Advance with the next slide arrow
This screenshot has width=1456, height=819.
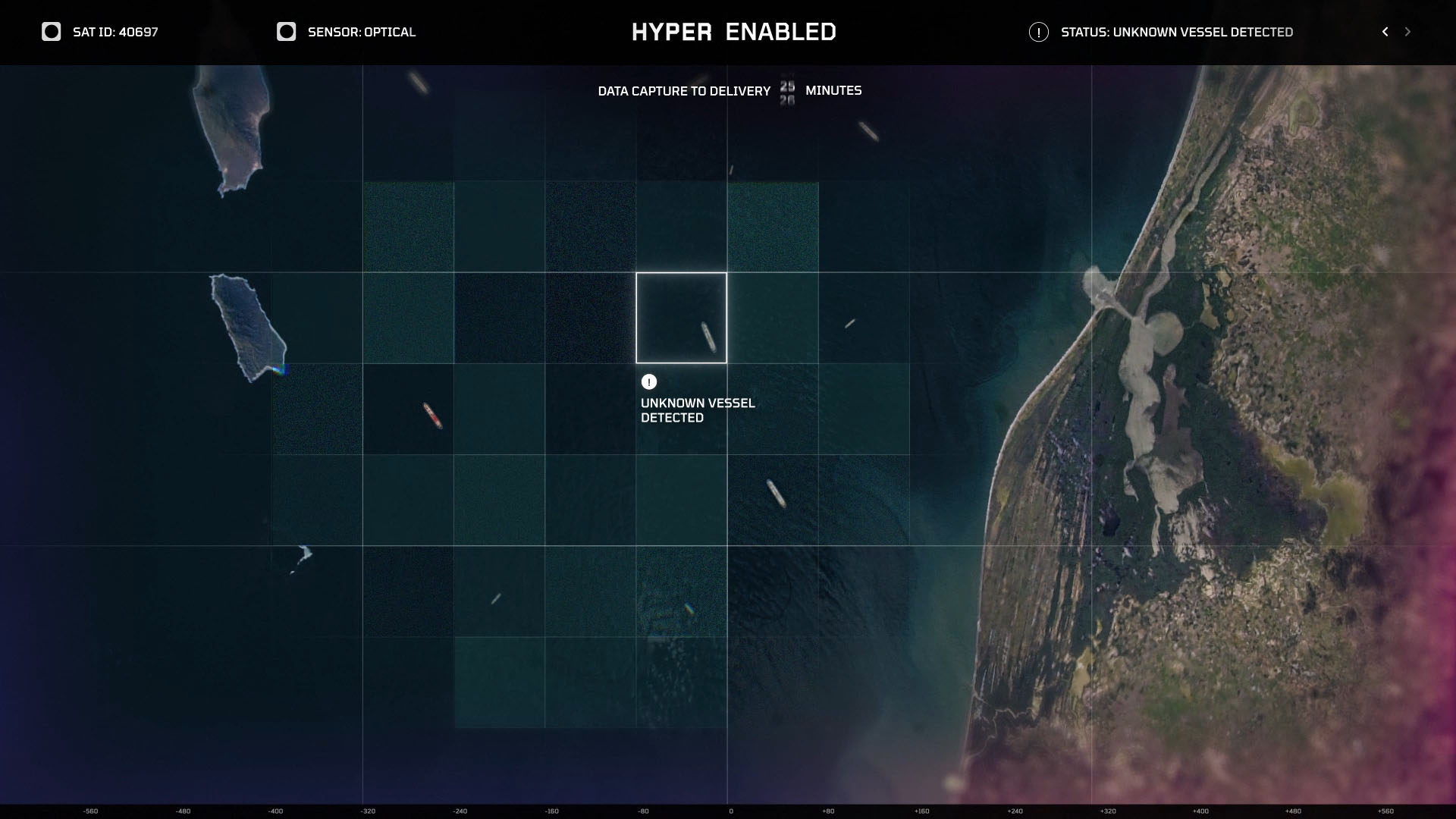pos(1407,32)
